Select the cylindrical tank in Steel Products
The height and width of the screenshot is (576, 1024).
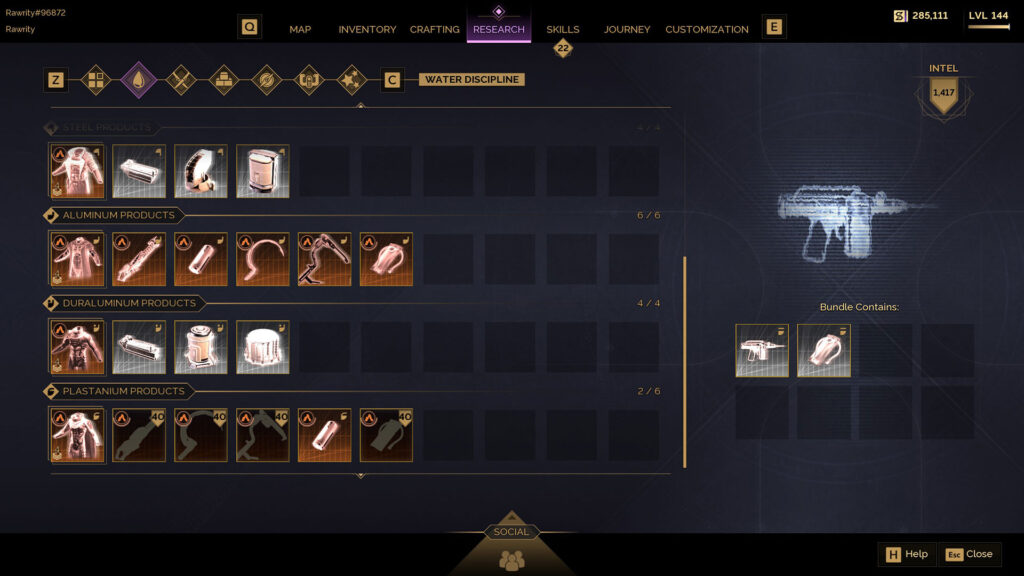263,172
